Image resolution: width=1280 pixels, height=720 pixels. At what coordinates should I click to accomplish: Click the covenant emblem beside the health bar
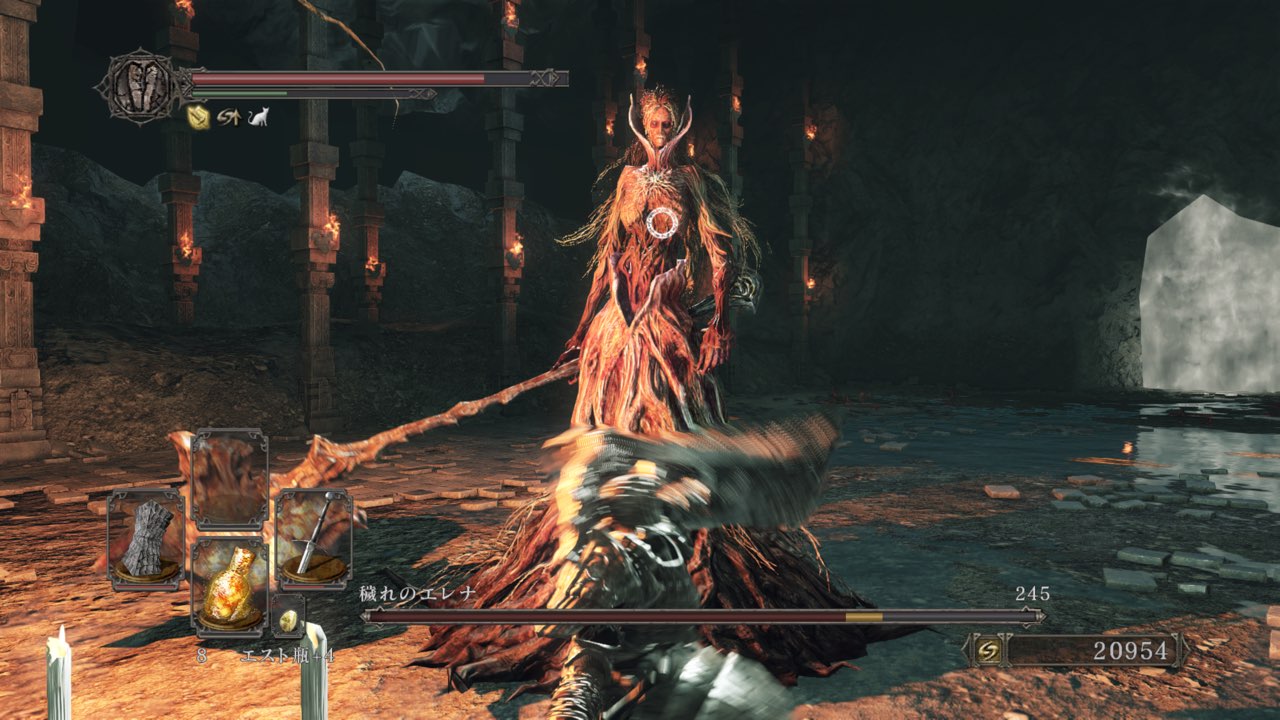coord(140,87)
